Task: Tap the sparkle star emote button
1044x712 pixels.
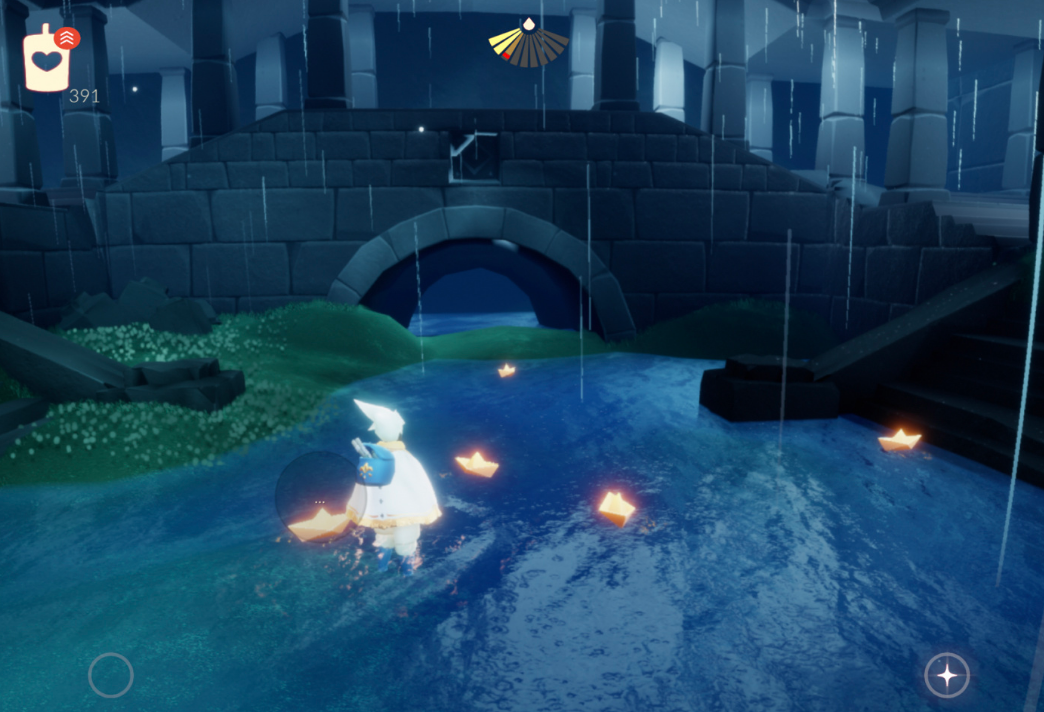Action: tap(946, 675)
